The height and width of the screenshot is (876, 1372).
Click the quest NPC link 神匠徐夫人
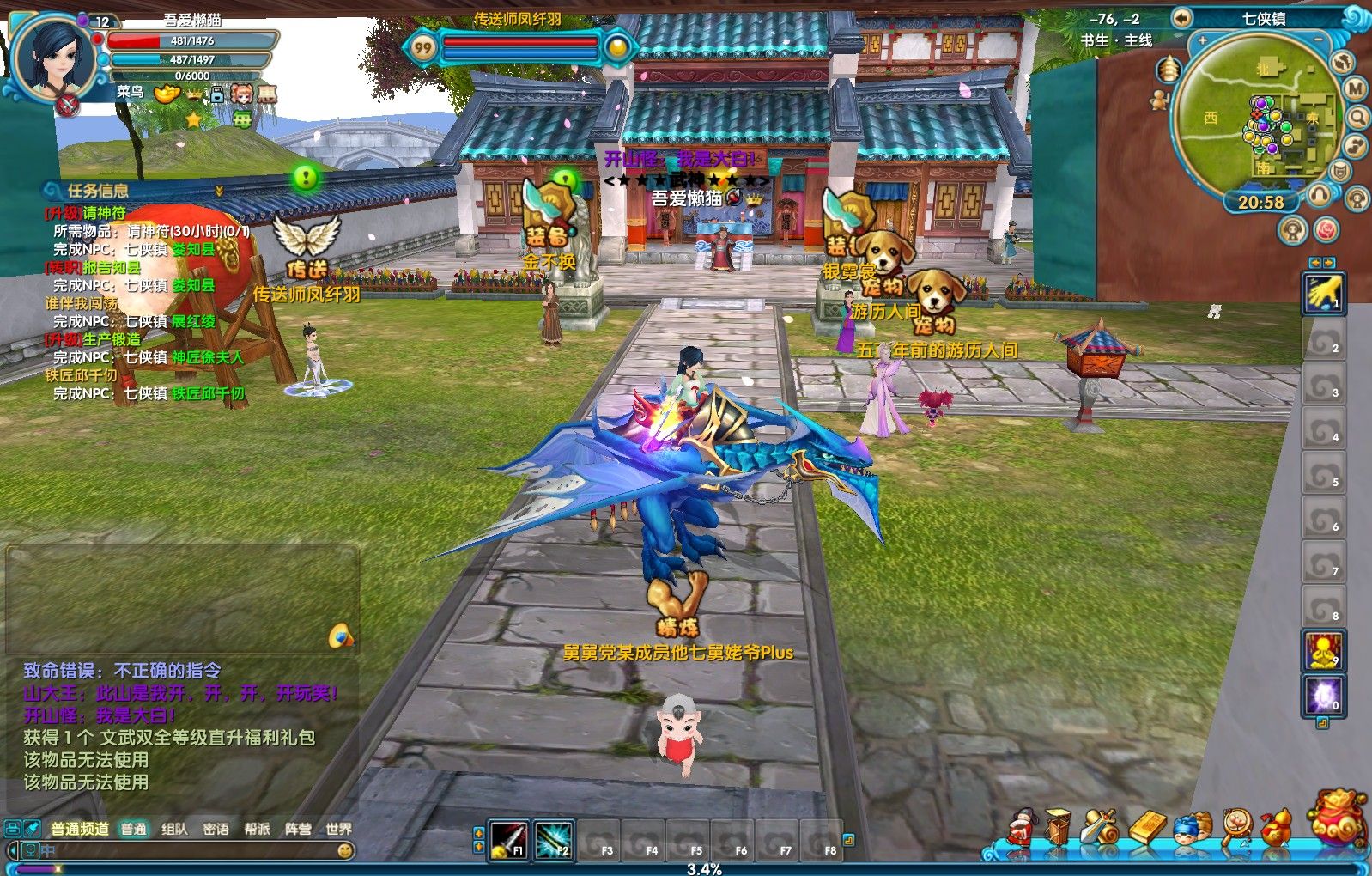pos(208,357)
